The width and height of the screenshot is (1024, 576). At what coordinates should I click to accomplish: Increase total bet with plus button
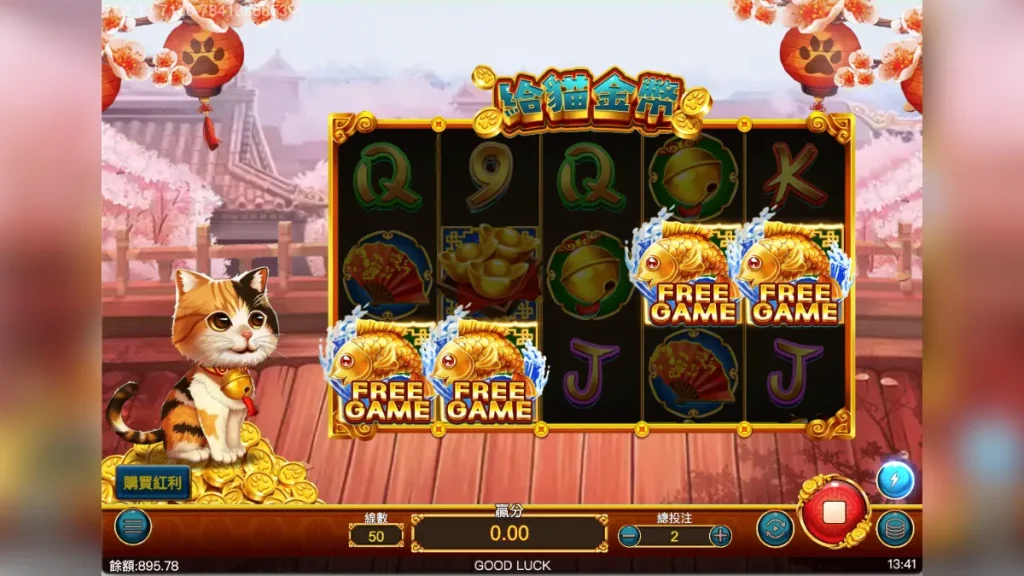tap(720, 535)
